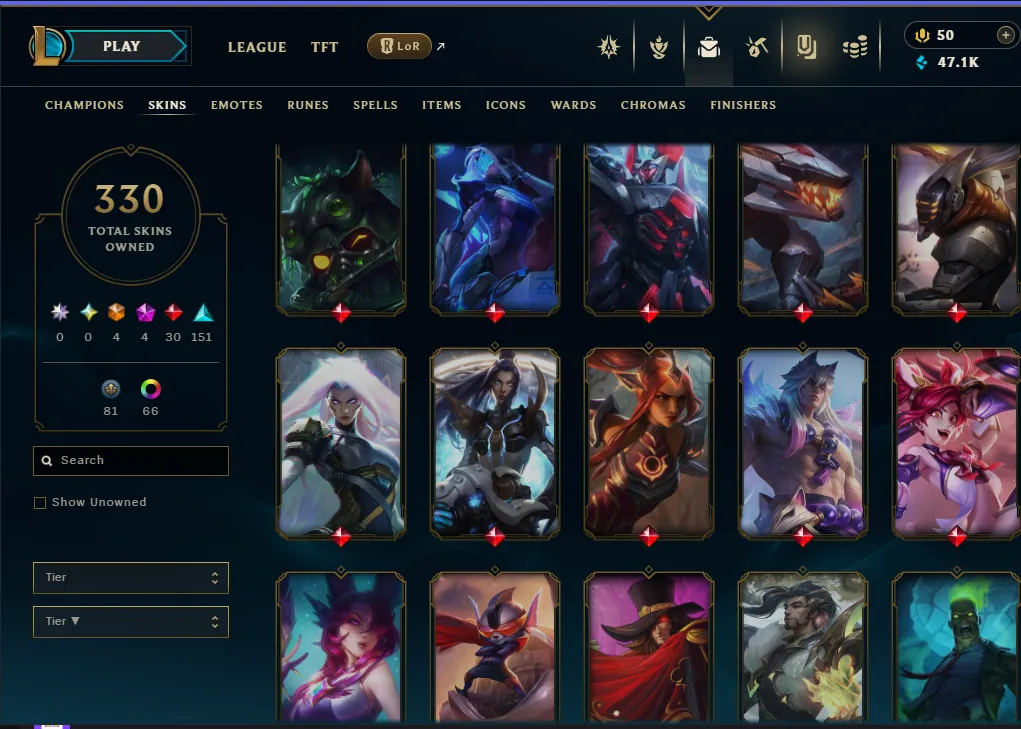The width and height of the screenshot is (1021, 729).
Task: Click the skin Search field
Action: pyautogui.click(x=131, y=460)
